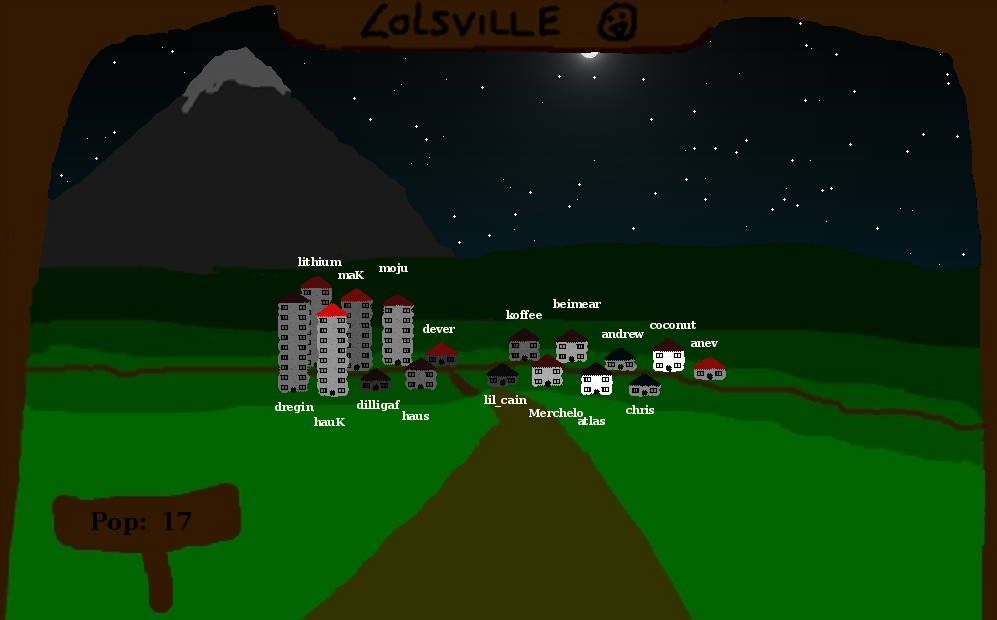Image resolution: width=997 pixels, height=620 pixels.
Task: Choose dregin's tall tower
Action: click(292, 345)
